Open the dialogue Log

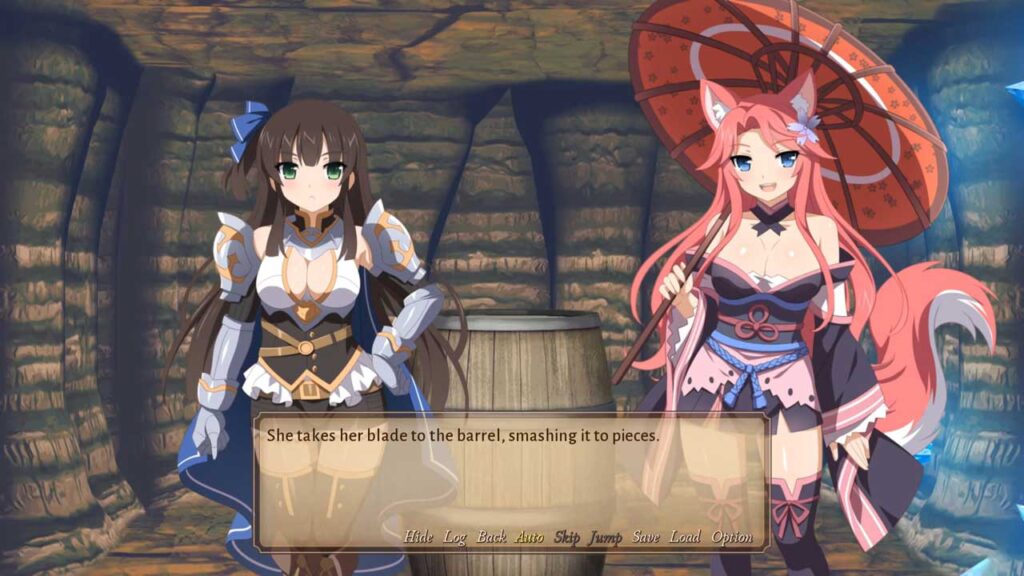(455, 537)
